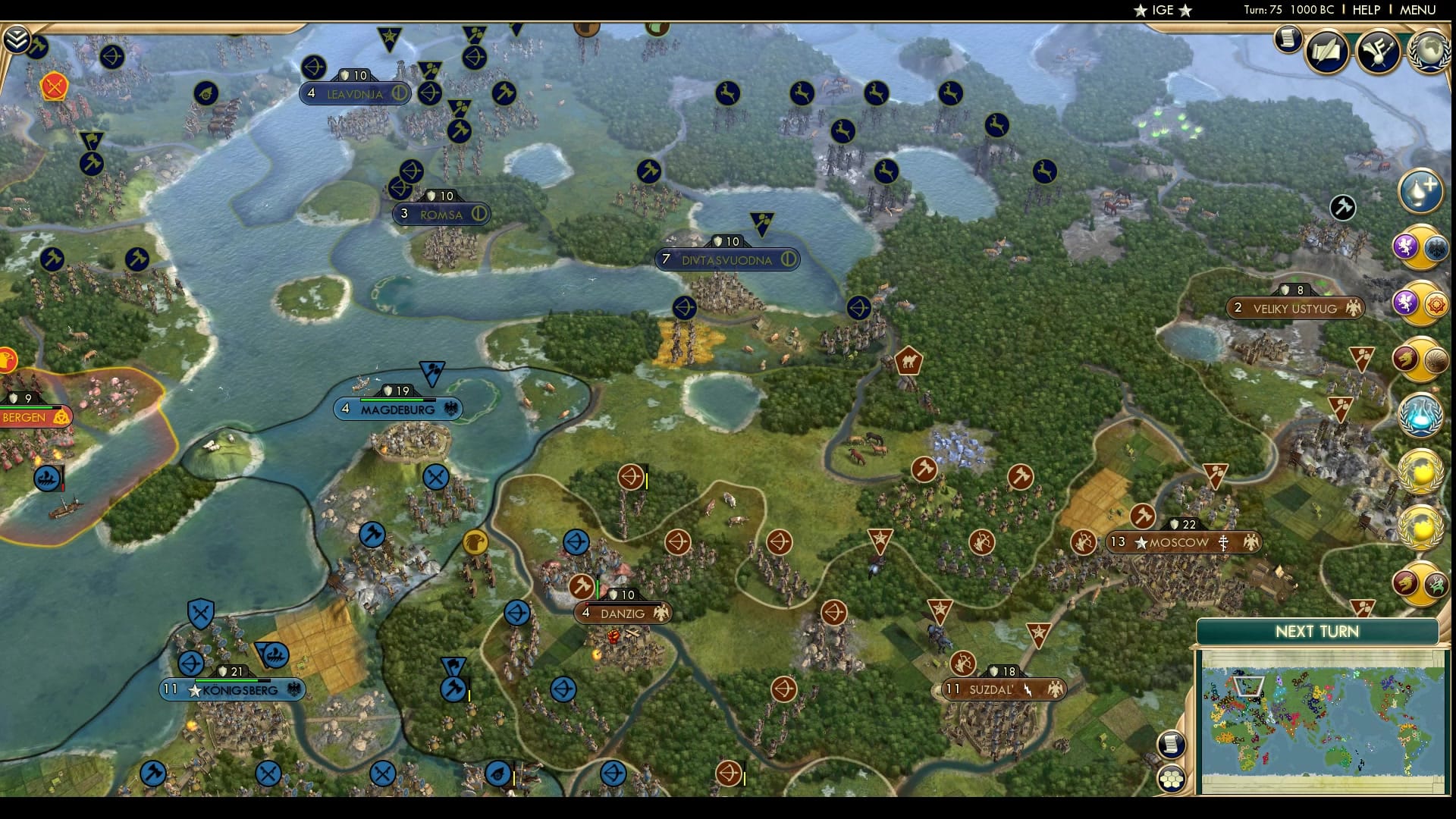This screenshot has width=1456, height=819.
Task: Open the honeycomb hex grid icon bottom right
Action: coord(1172,777)
